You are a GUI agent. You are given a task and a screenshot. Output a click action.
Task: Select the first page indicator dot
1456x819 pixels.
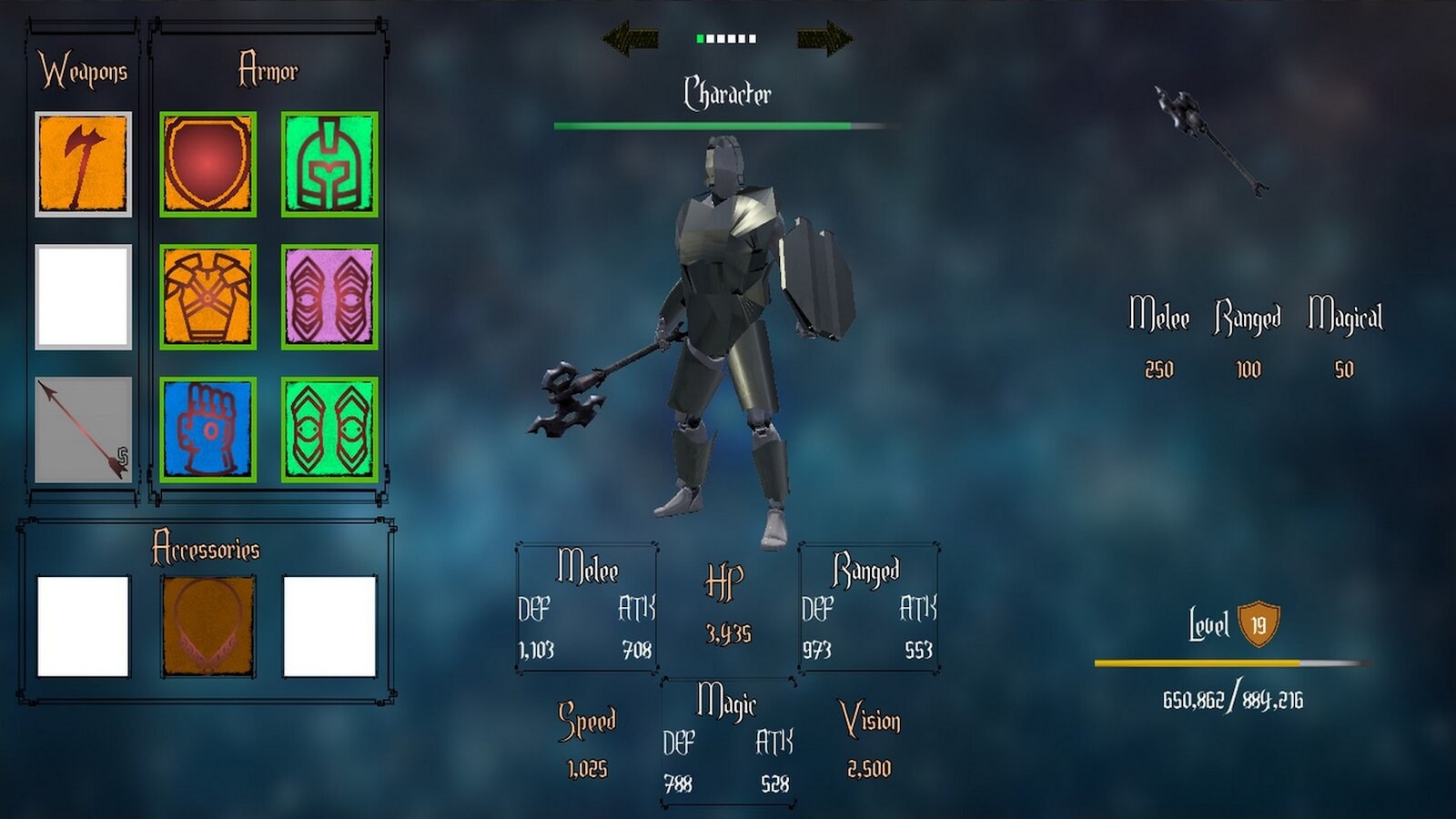pos(699,38)
